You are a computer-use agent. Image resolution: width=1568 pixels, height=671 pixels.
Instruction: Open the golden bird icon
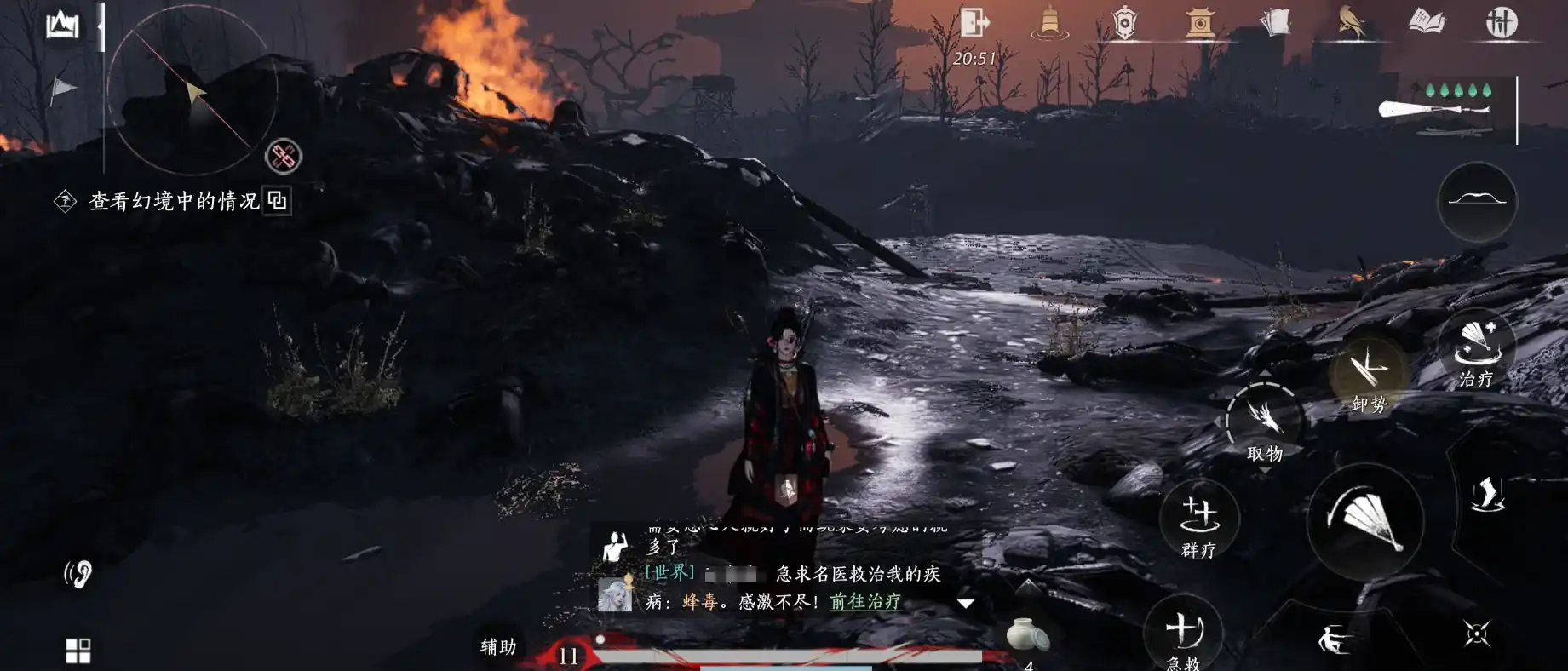pyautogui.click(x=1350, y=23)
